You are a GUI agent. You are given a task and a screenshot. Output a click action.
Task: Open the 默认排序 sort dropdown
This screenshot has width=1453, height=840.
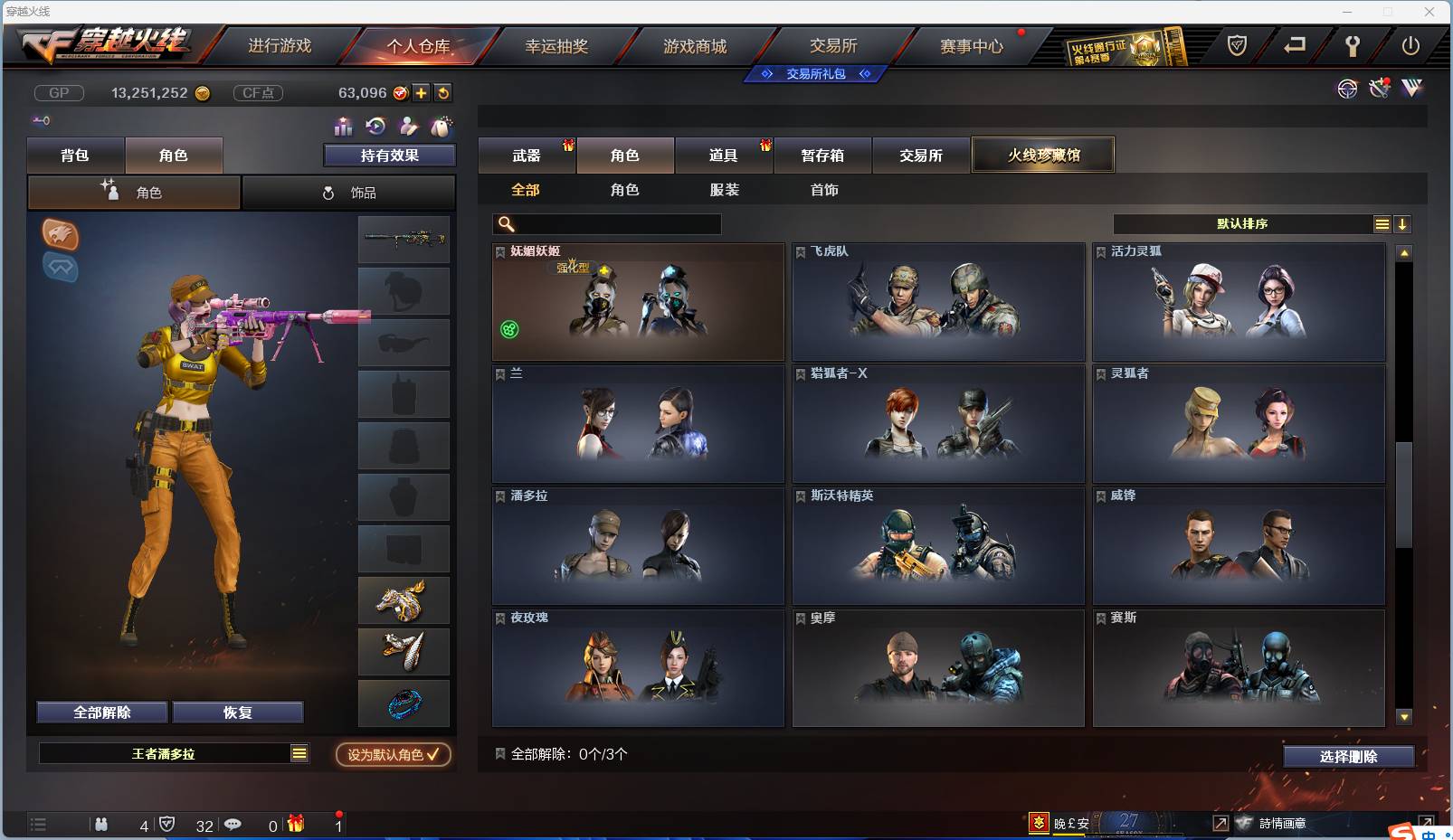point(1244,223)
